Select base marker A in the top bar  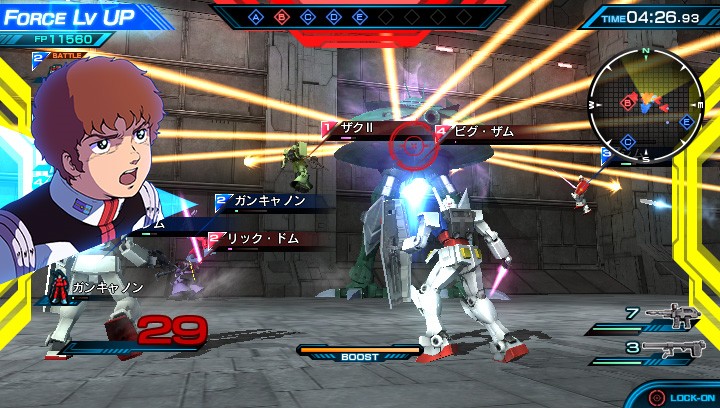(x=256, y=17)
